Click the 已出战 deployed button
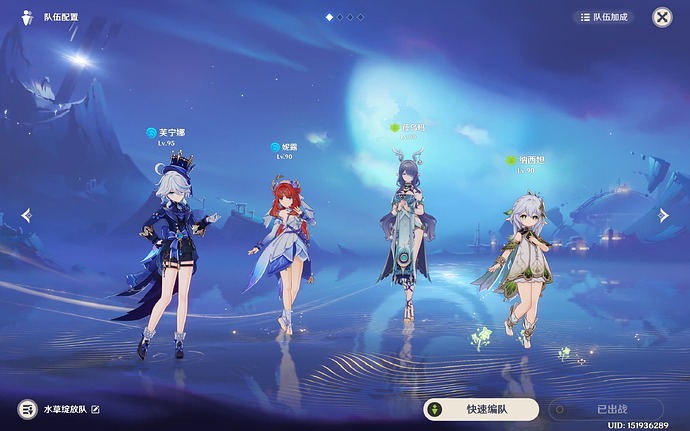Viewport: 690px width, 431px height. point(611,409)
